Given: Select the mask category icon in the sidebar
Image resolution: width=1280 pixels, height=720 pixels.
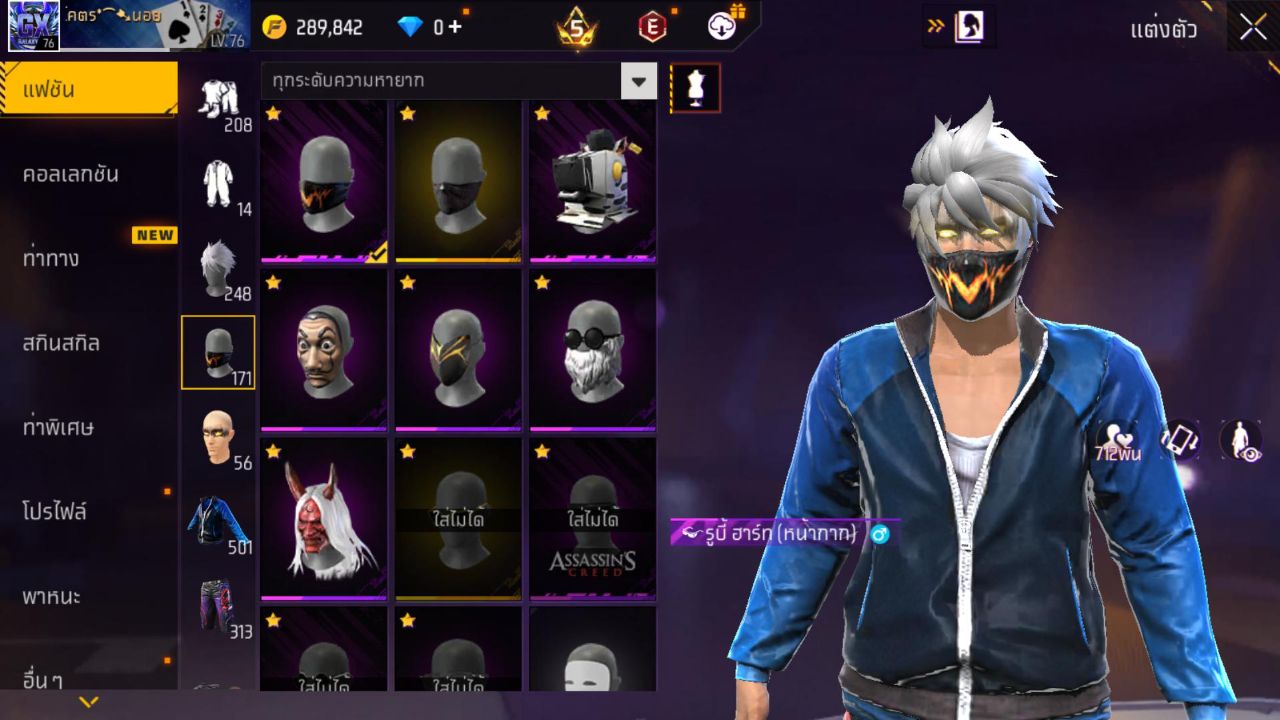Looking at the screenshot, I should tap(219, 350).
